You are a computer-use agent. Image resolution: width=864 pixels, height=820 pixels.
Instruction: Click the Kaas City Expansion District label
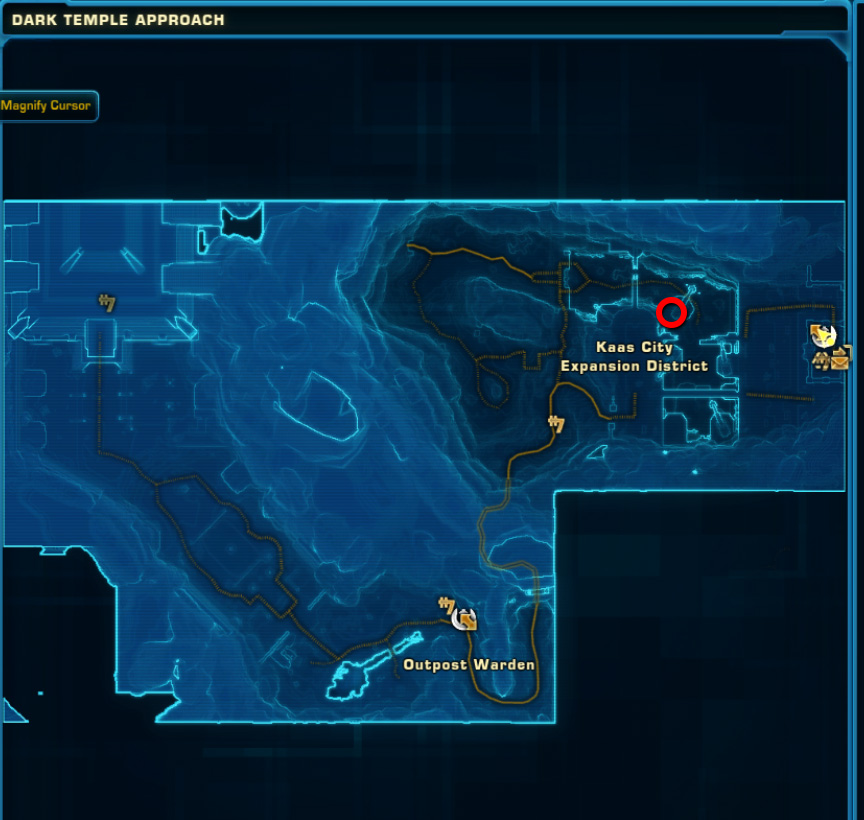click(634, 357)
